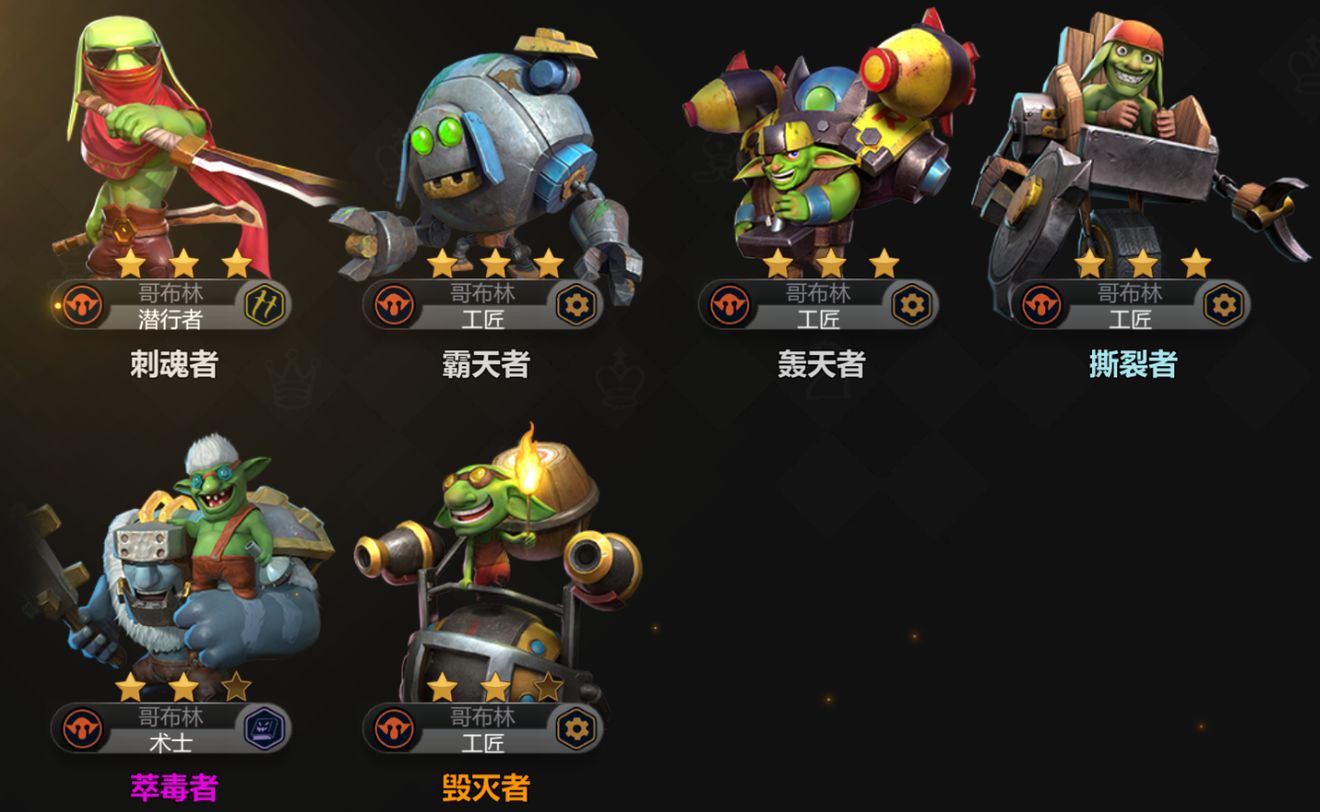The image size is (1320, 812).
Task: Click the 术士 class icon on 萃毒者
Action: (265, 728)
